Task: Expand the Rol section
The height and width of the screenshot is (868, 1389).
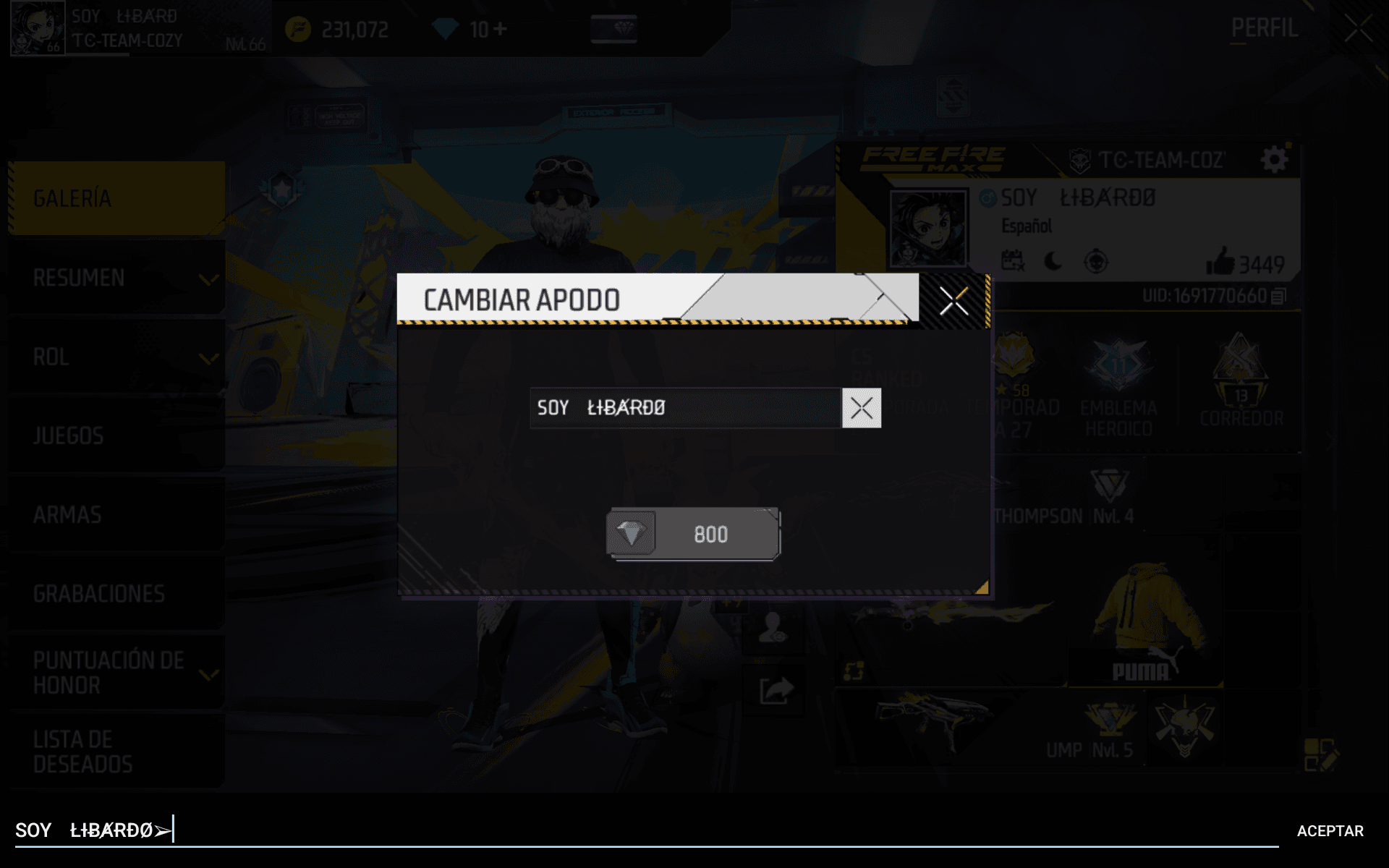Action: pyautogui.click(x=116, y=357)
